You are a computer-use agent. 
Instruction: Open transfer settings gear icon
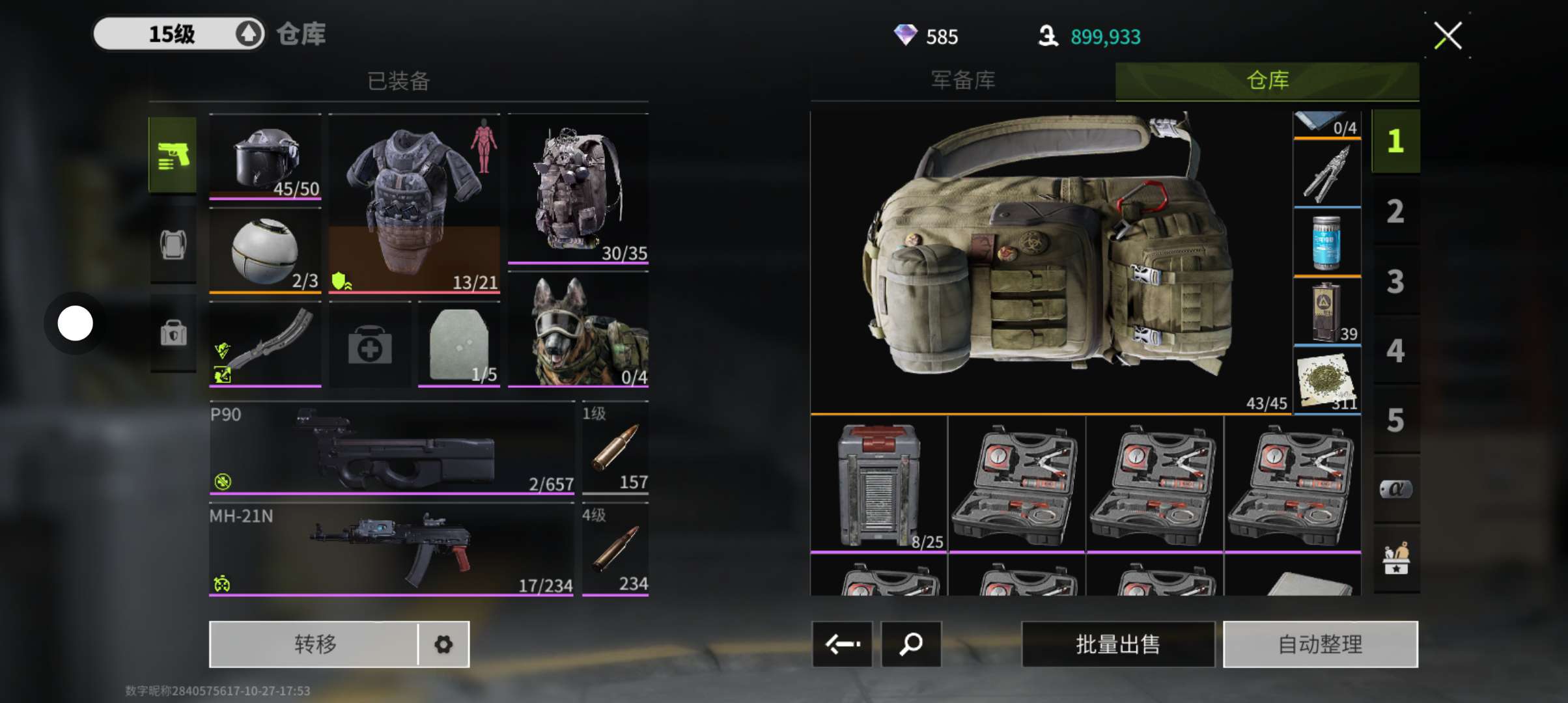click(x=443, y=644)
